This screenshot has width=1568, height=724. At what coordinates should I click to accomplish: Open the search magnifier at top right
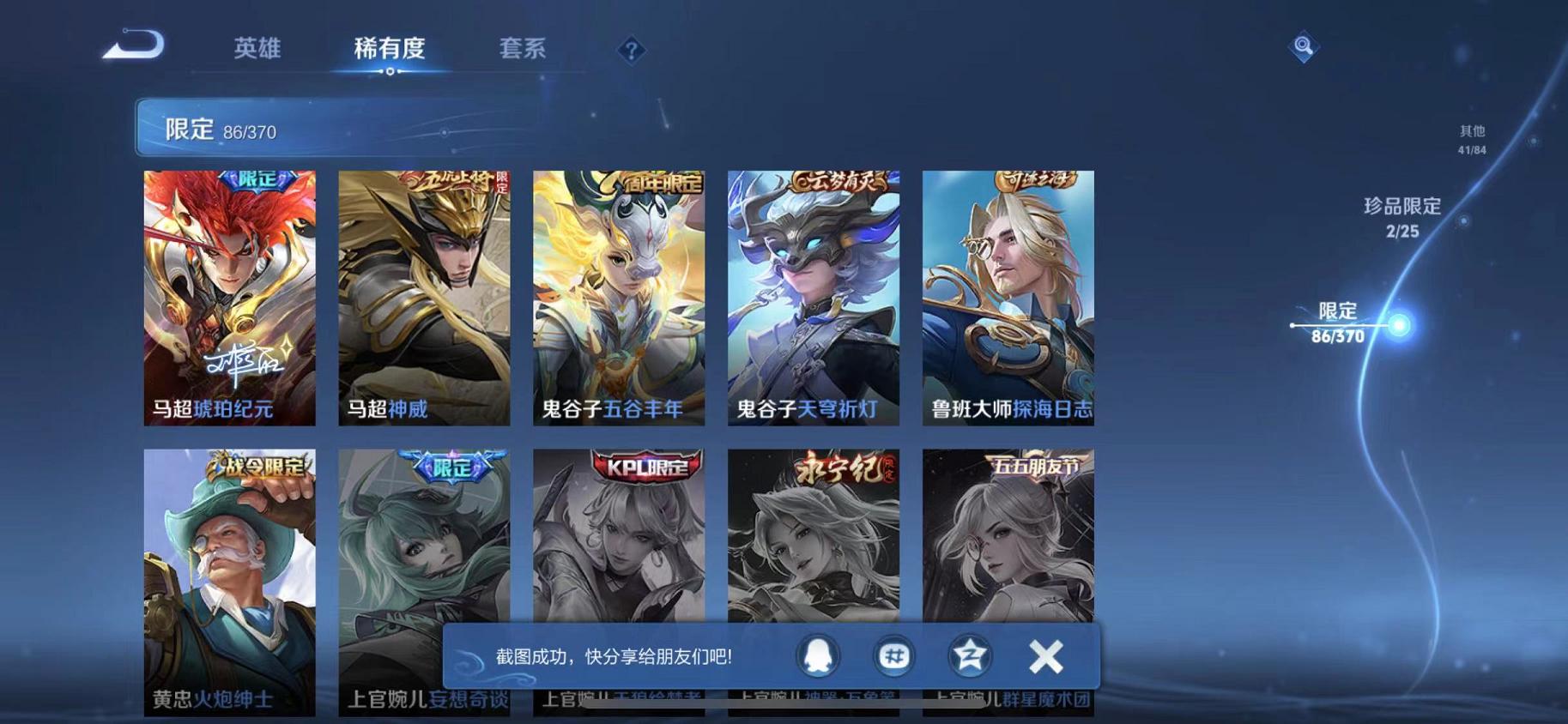[x=1303, y=47]
